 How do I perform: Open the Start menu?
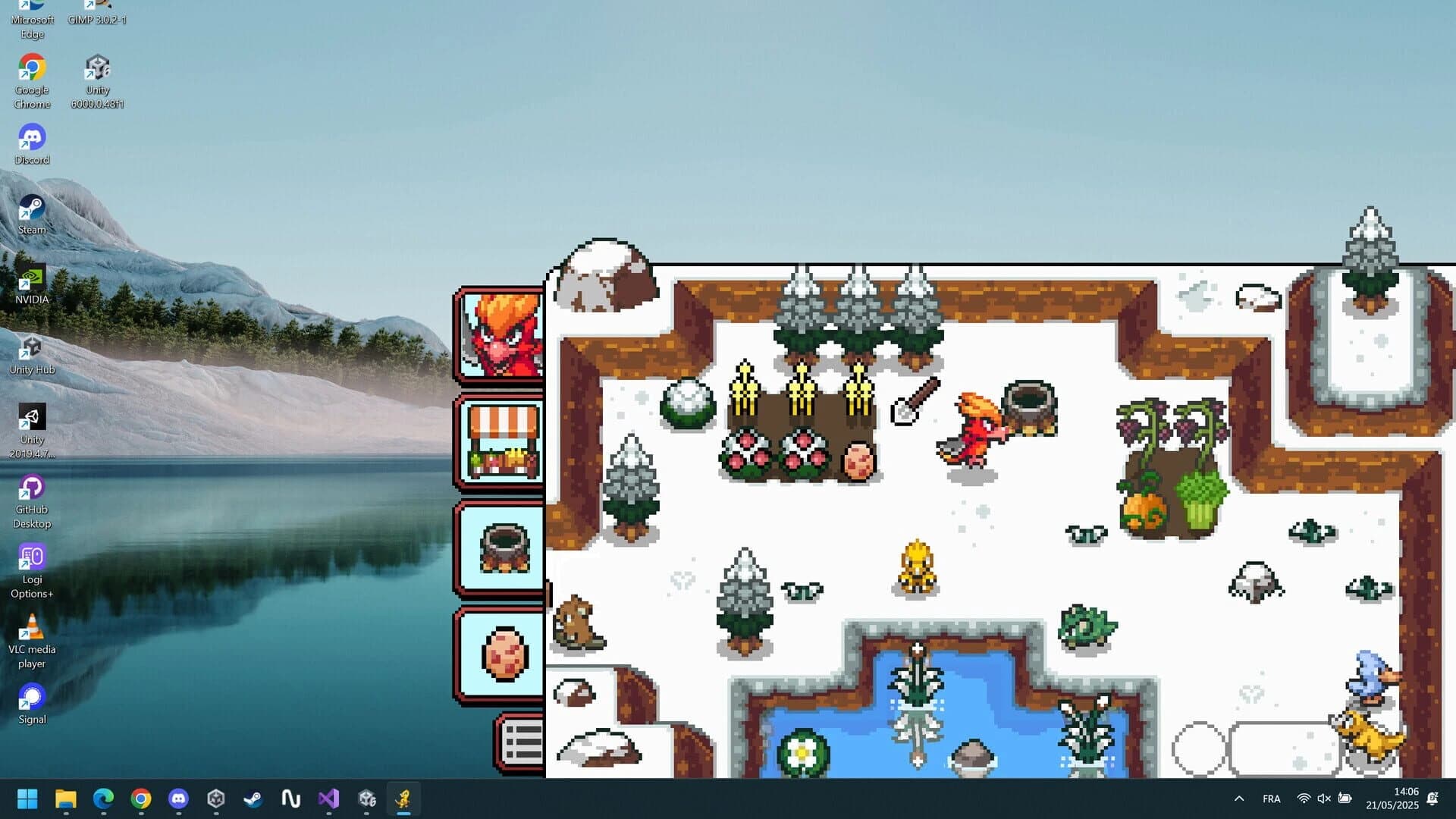point(28,799)
